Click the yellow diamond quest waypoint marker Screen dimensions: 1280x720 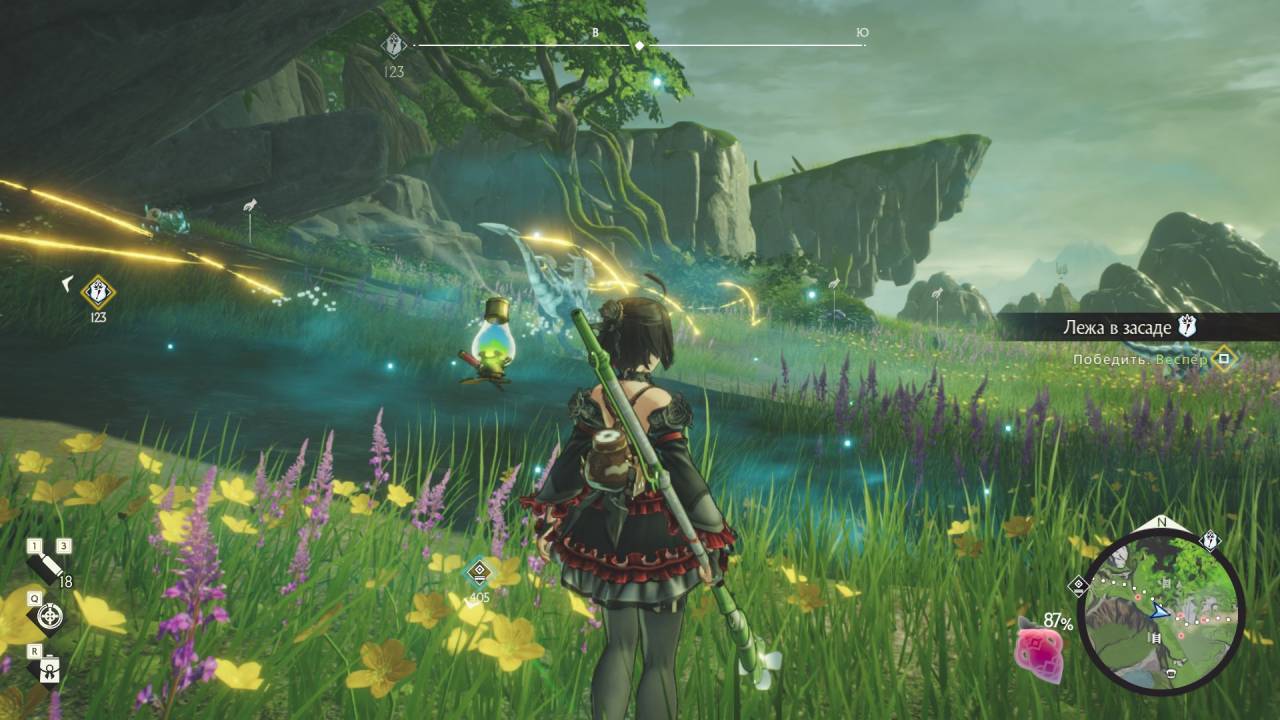[97, 292]
